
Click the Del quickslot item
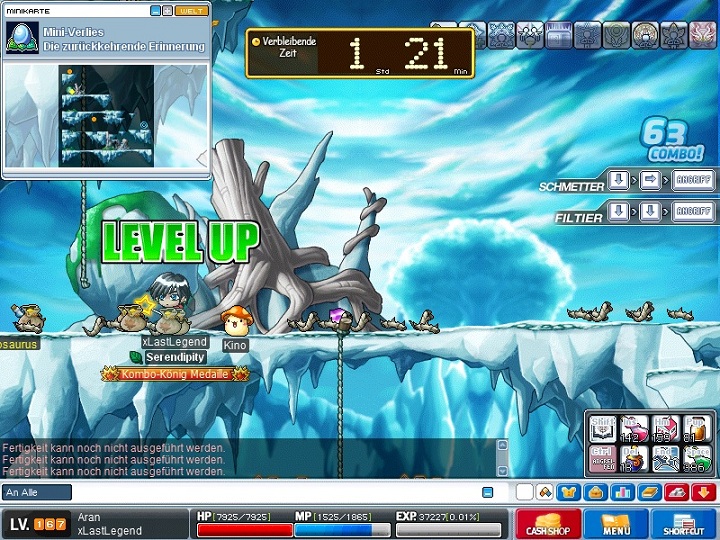coord(634,458)
